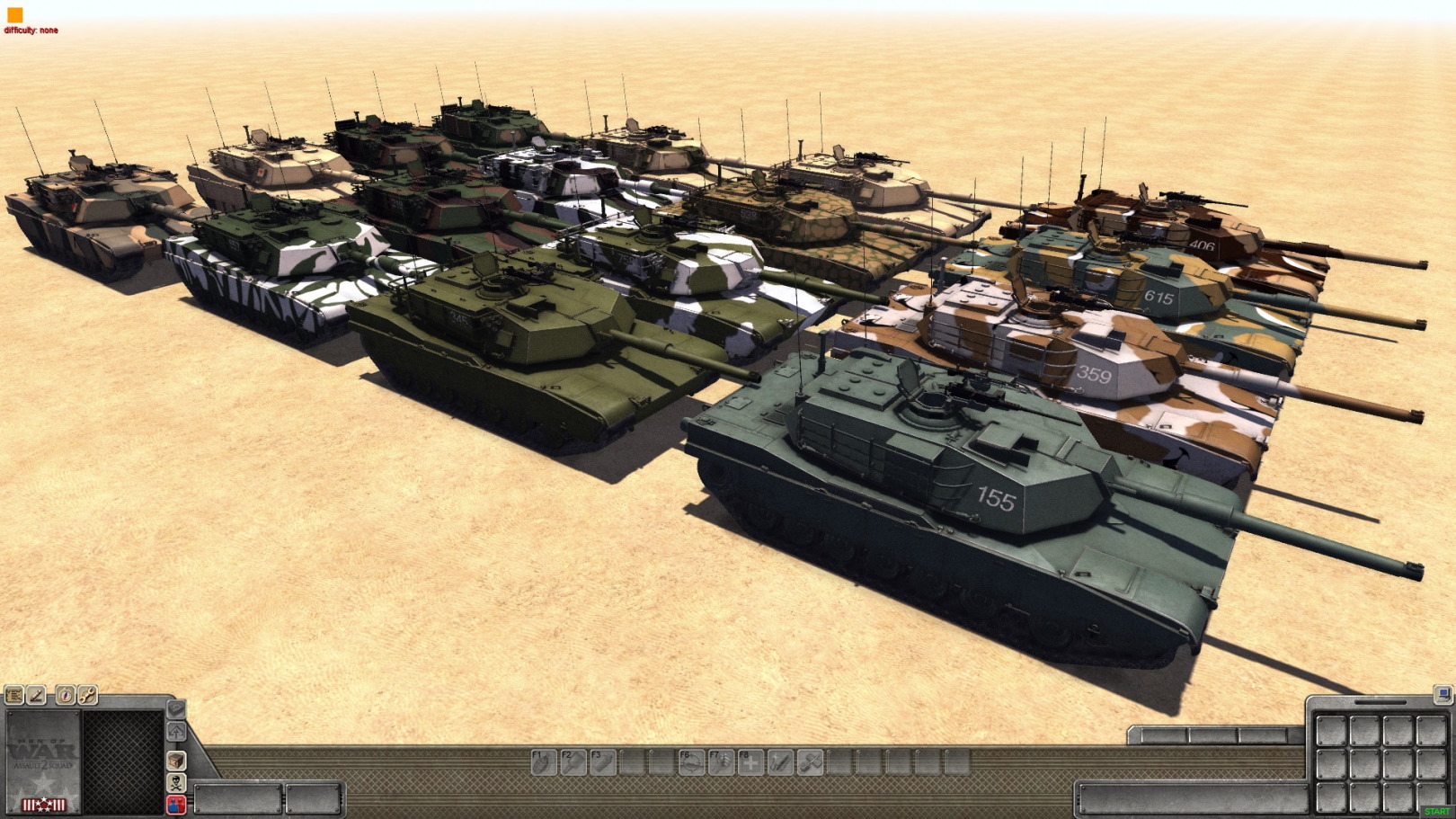Image resolution: width=1456 pixels, height=819 pixels.
Task: Select the F1 grenade hotbar slot
Action: point(544,762)
